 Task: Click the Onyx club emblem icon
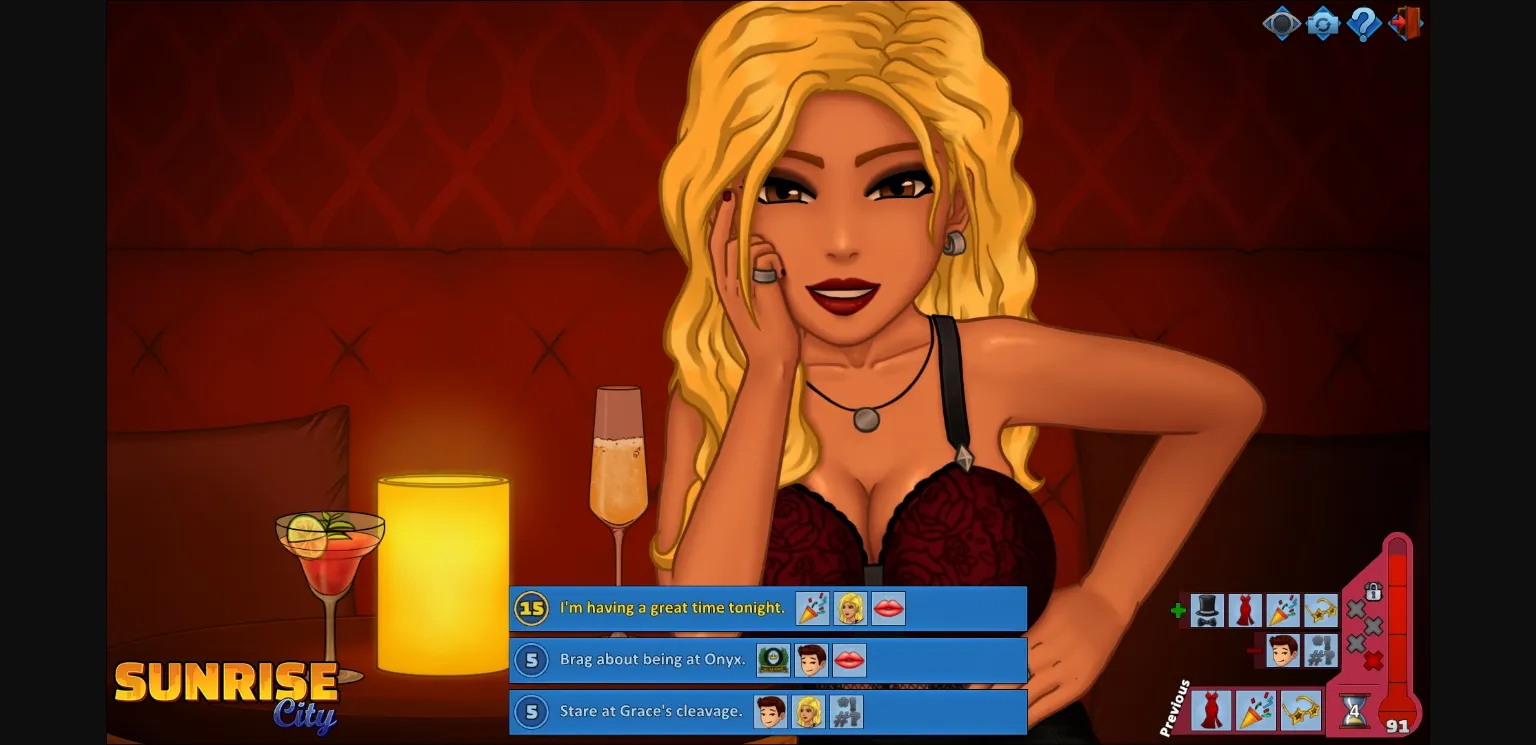coord(773,659)
